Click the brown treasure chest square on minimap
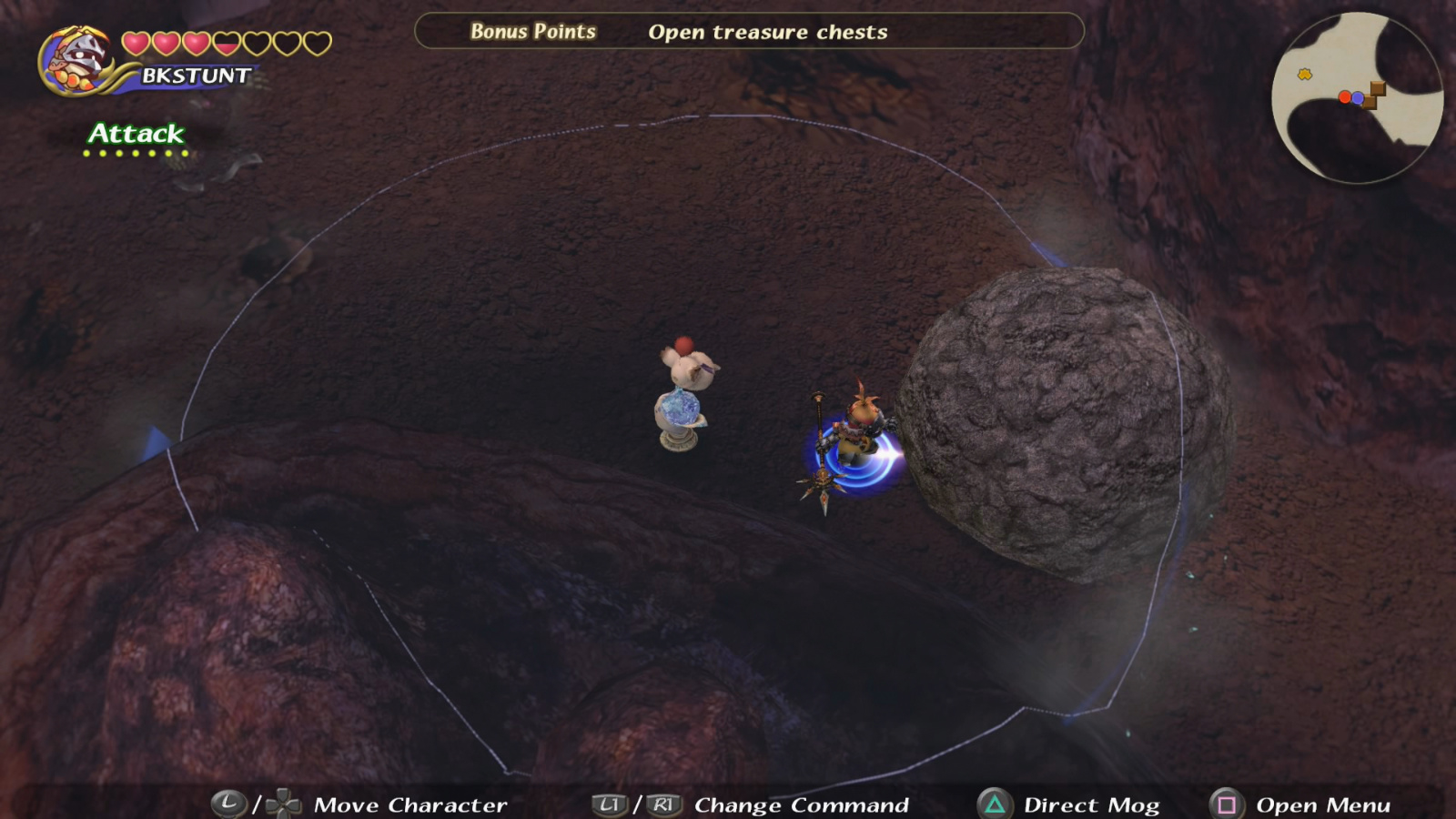The width and height of the screenshot is (1456, 819). 1378,88
